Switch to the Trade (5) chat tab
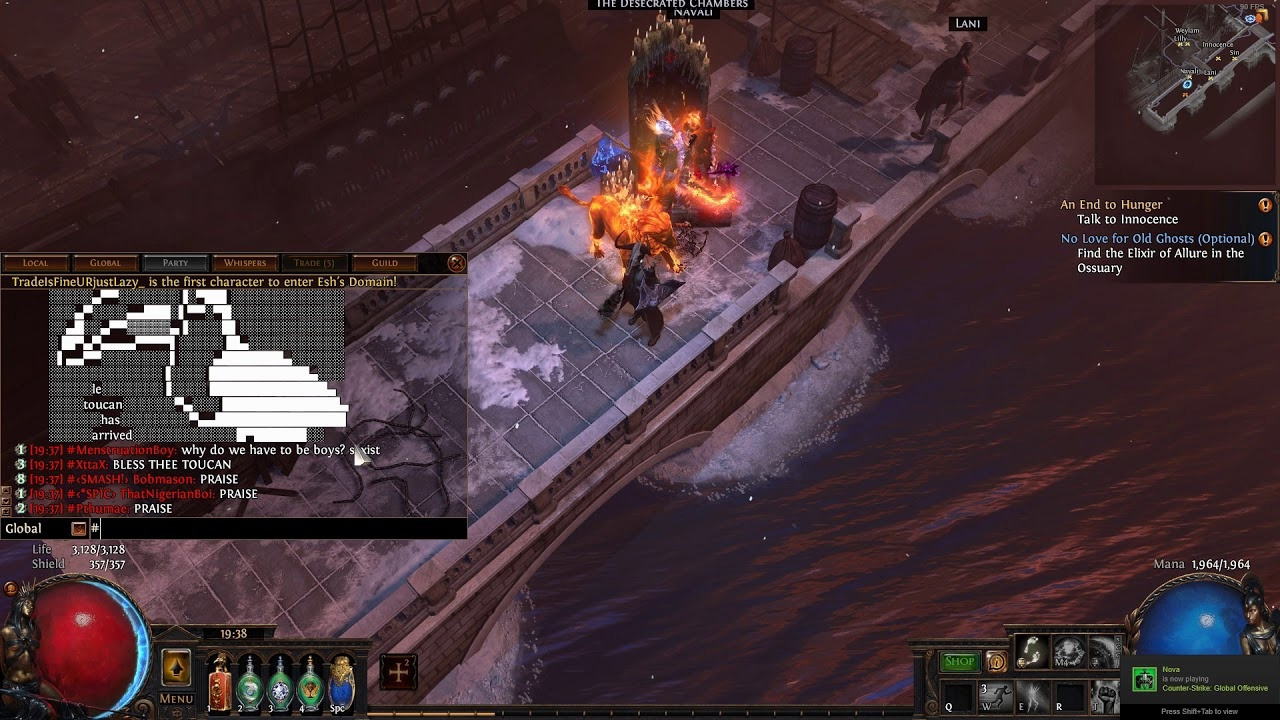1280x720 pixels. (x=314, y=263)
